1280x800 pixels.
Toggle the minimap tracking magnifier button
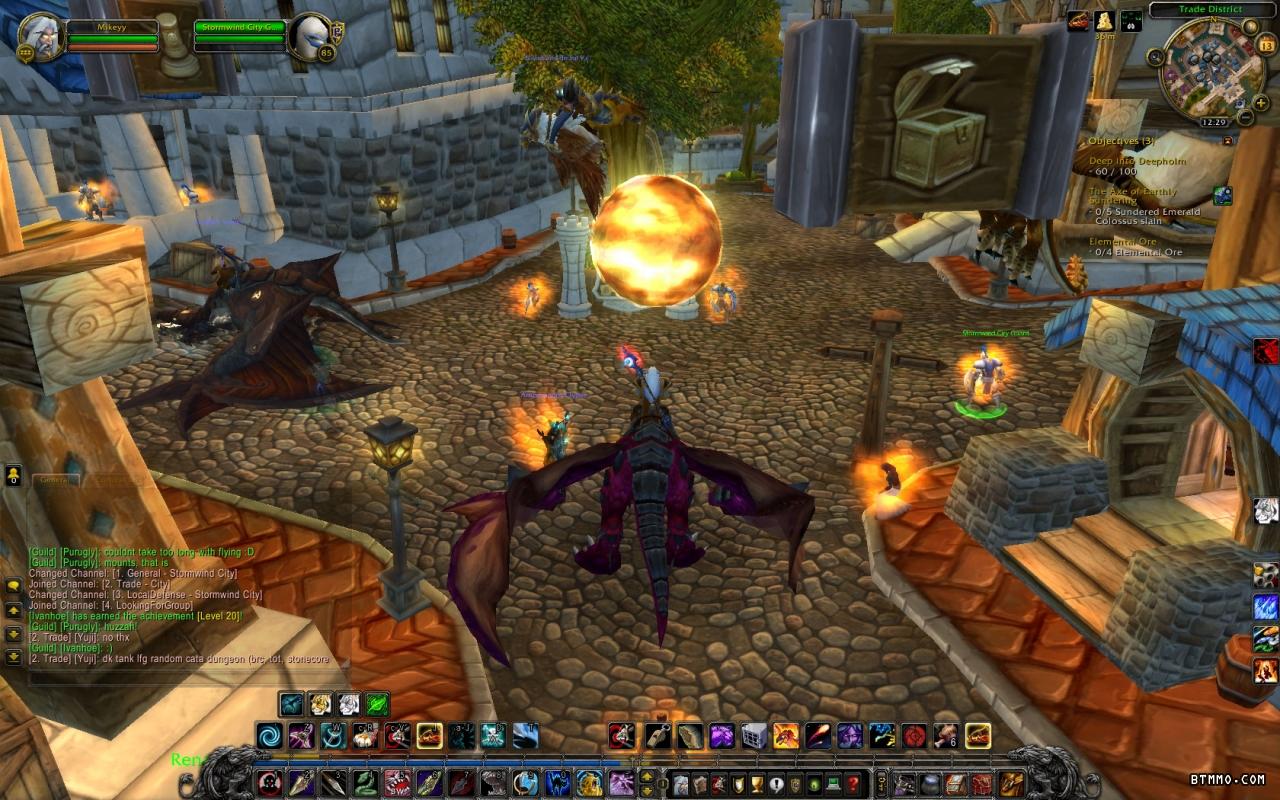click(x=1156, y=56)
